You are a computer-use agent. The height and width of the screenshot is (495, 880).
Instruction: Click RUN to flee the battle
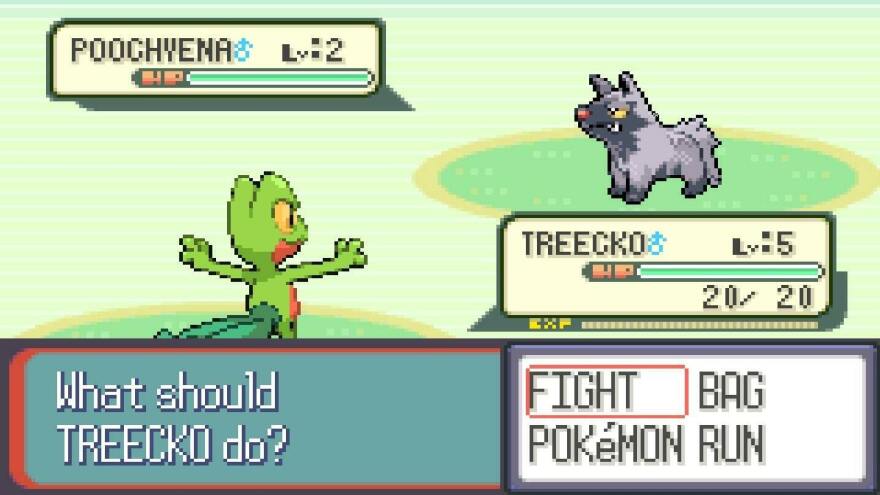pos(731,443)
